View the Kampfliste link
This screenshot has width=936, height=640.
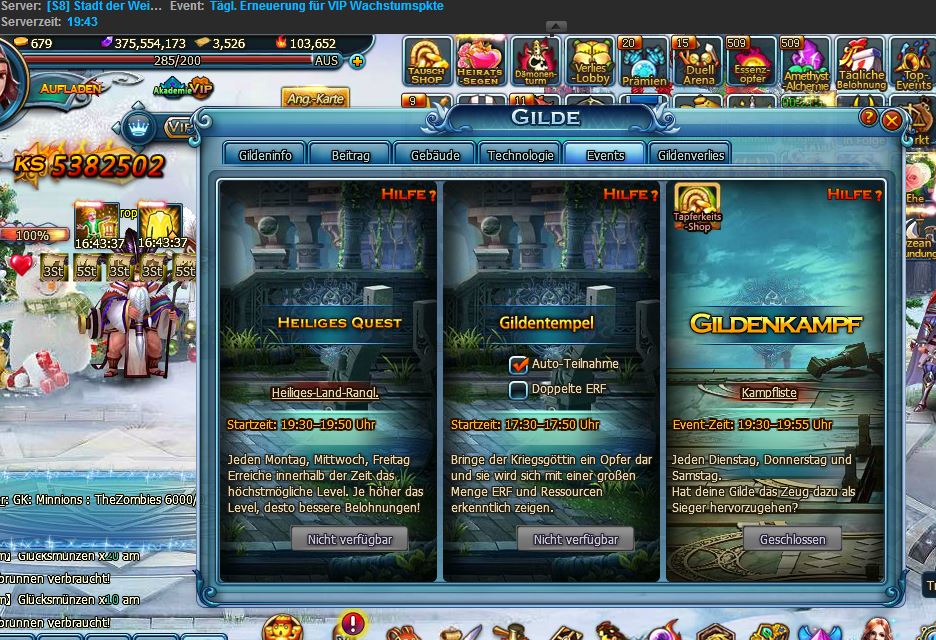coord(769,393)
